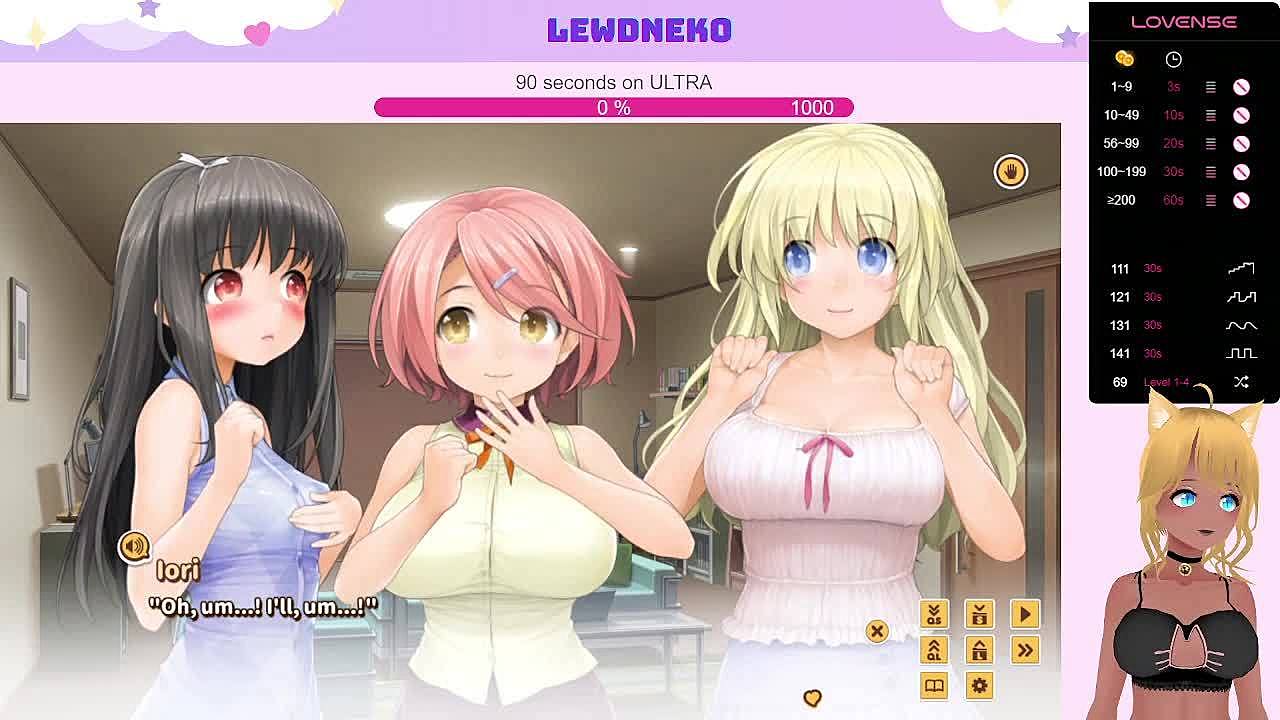
Task: Select the Lovense coins icon
Action: coord(1124,59)
